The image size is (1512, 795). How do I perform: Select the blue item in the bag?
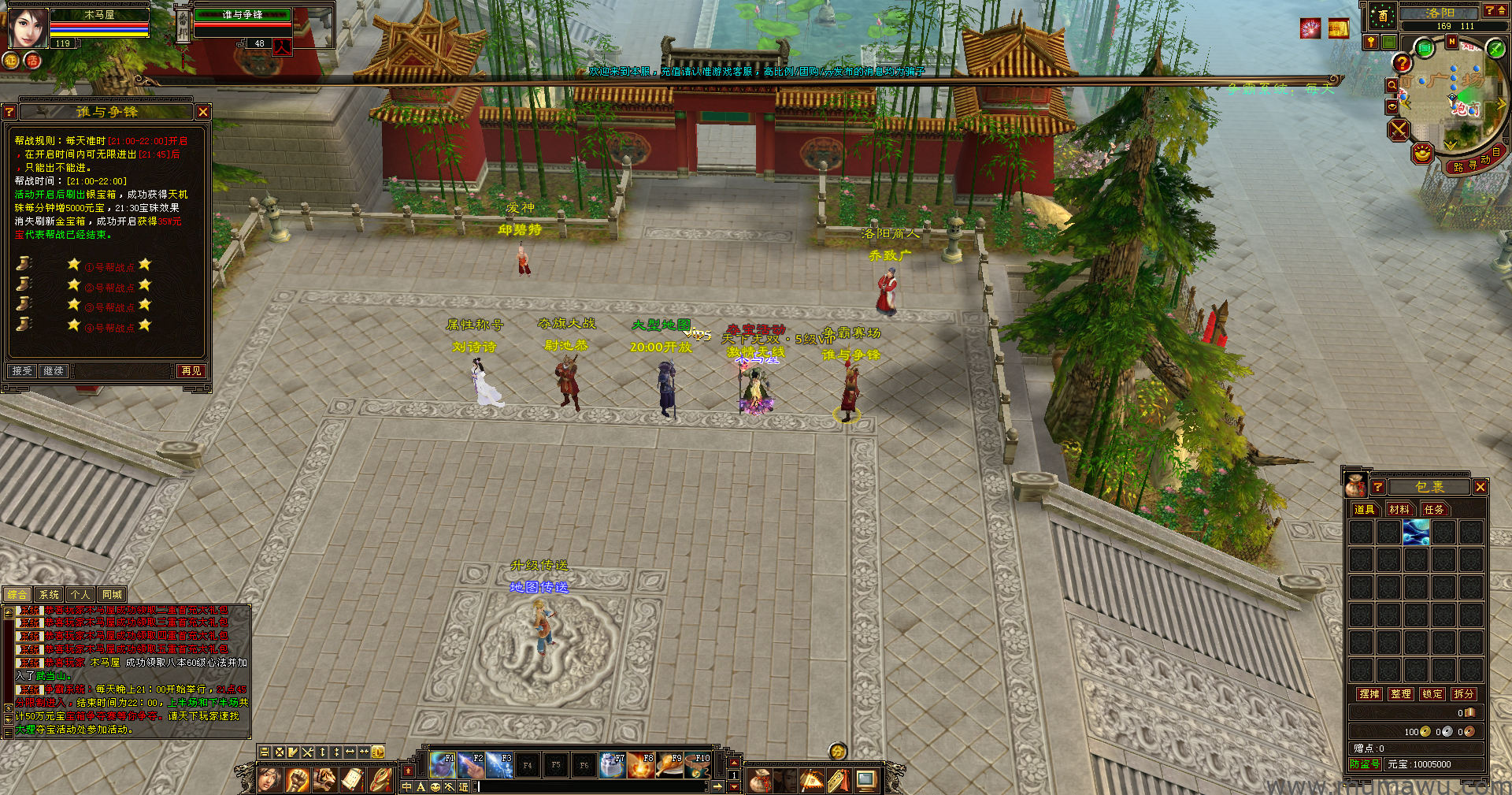1416,533
